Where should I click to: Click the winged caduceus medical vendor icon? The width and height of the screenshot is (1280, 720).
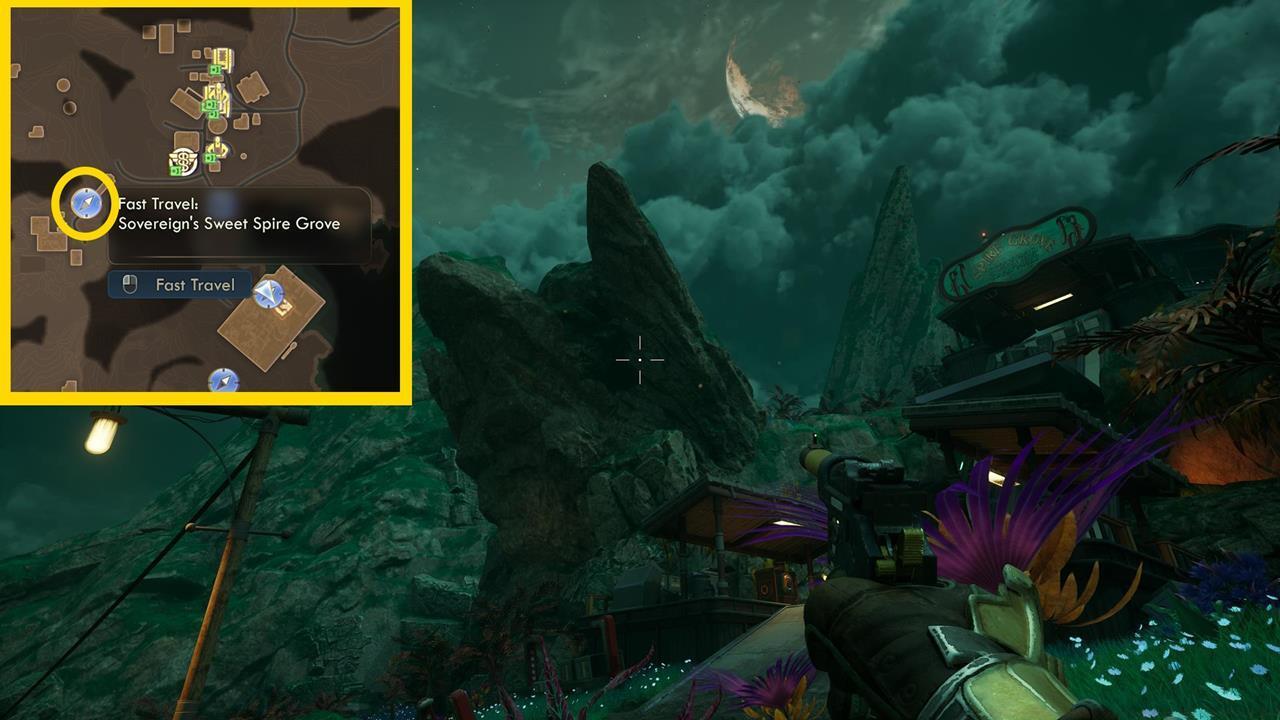[183, 160]
